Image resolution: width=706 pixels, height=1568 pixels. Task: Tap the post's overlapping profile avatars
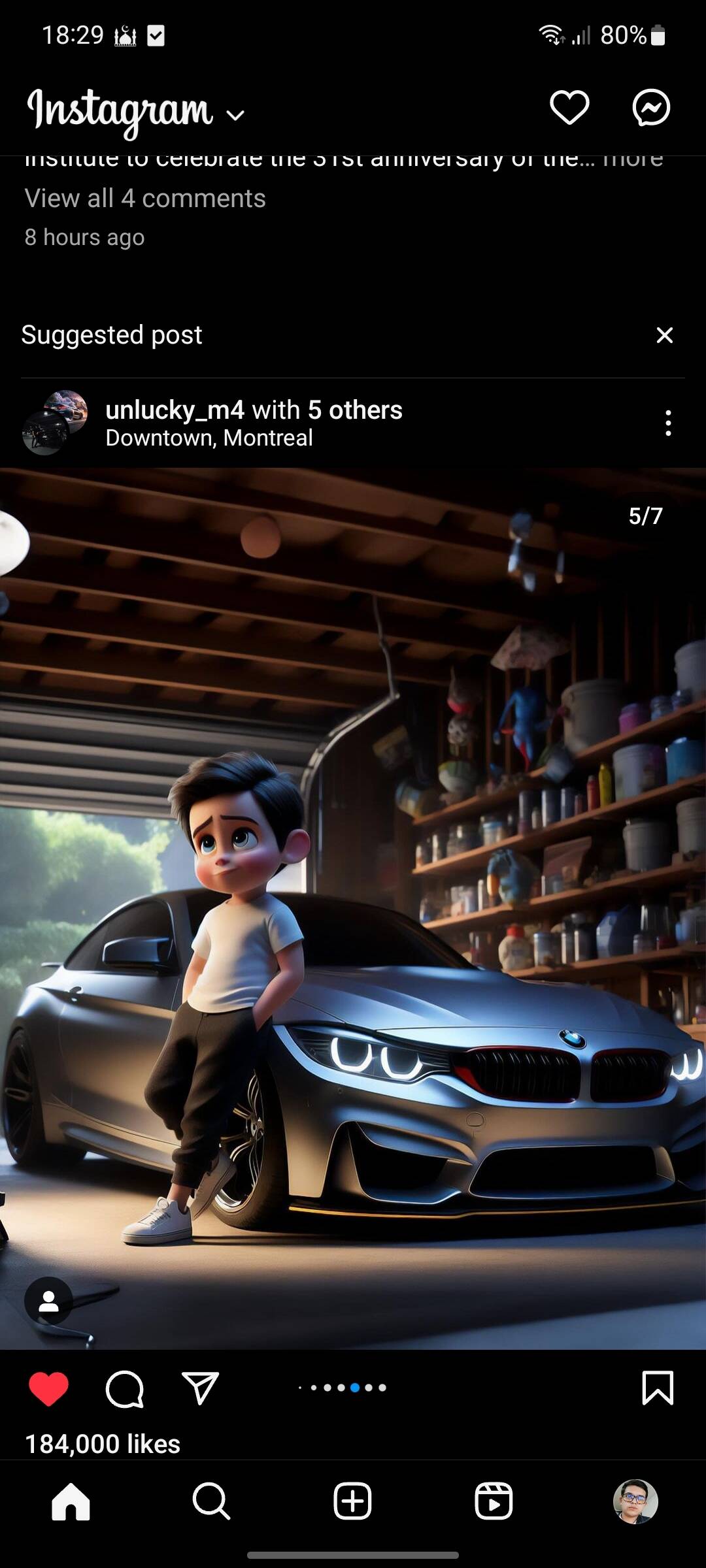56,422
